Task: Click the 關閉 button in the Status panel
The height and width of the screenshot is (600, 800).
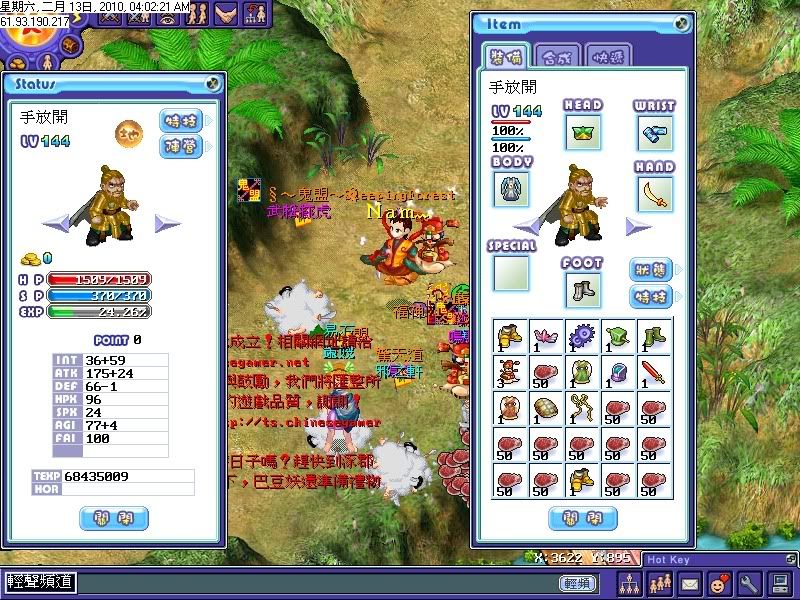Action: (x=113, y=518)
